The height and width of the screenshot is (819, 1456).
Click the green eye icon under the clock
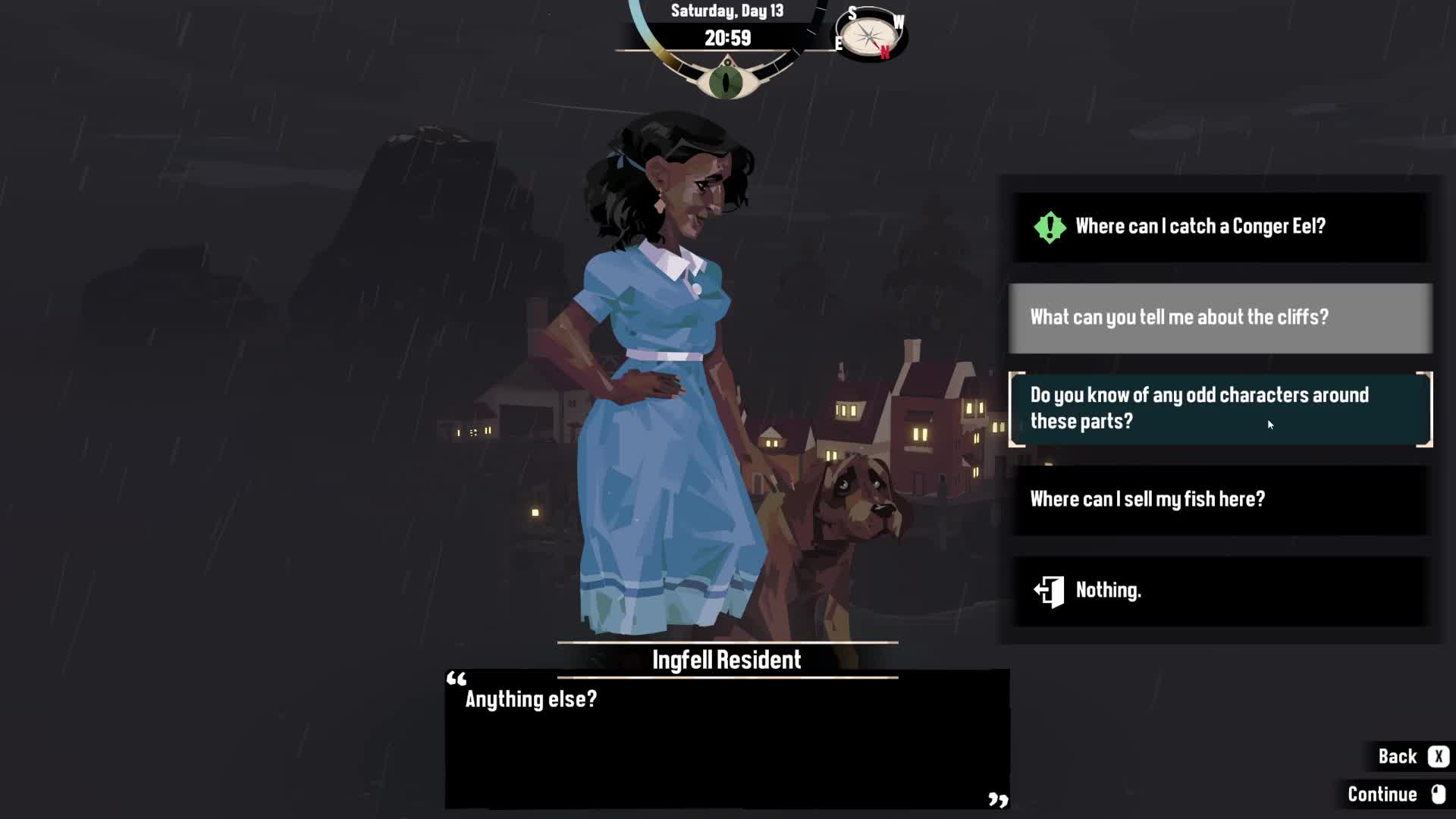726,82
